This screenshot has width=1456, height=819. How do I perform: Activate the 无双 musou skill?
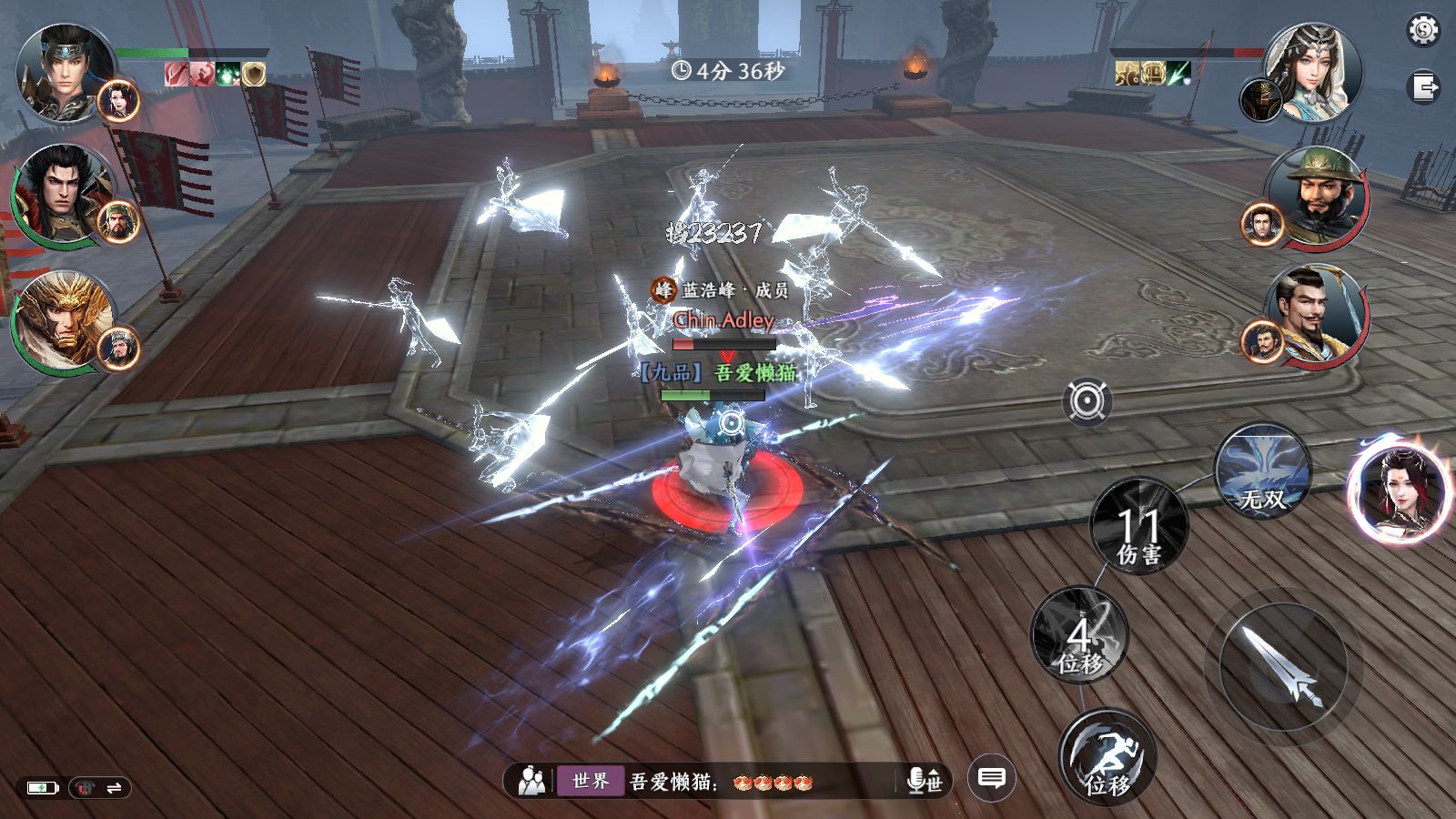click(1262, 471)
